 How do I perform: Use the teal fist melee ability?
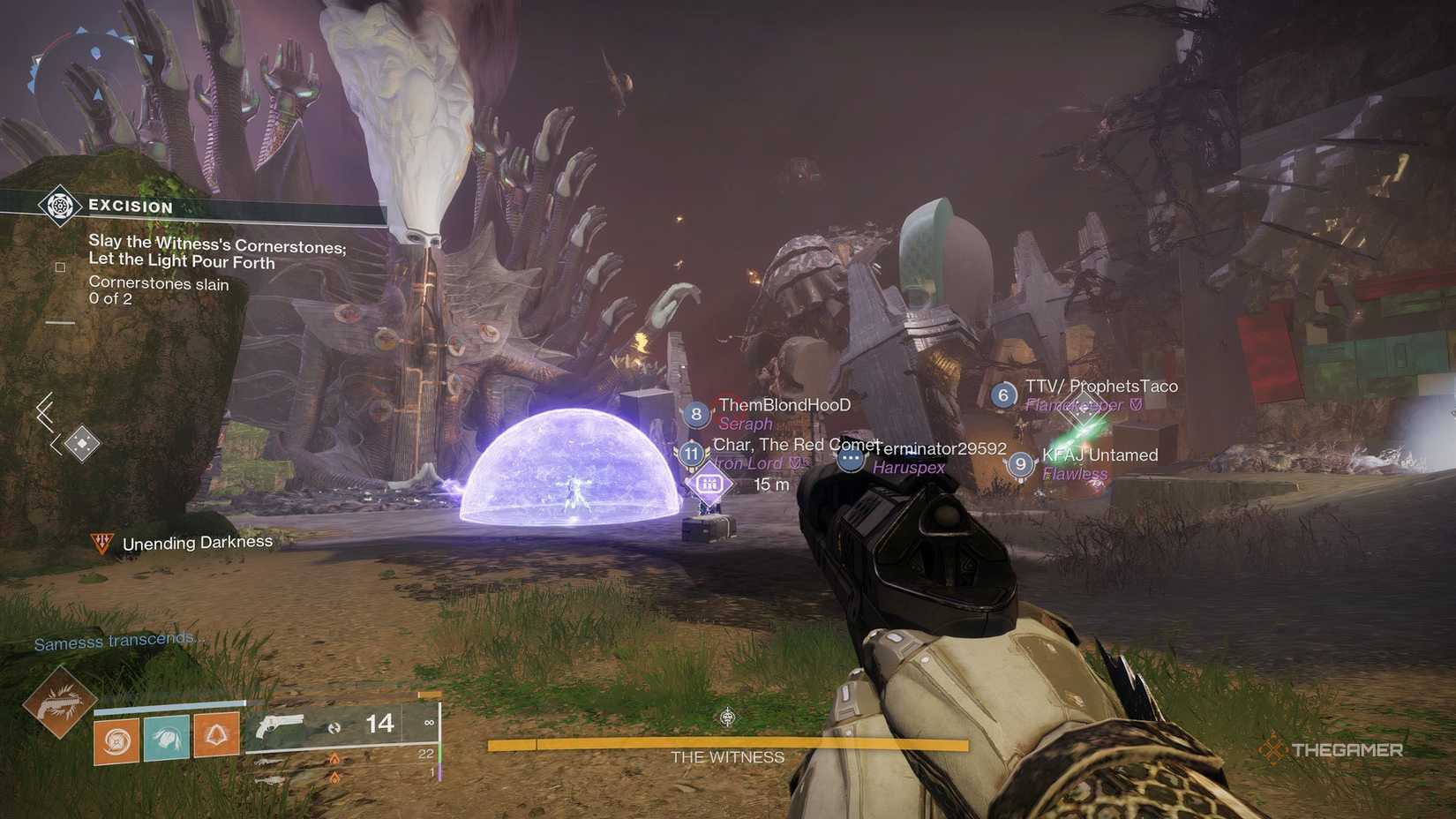tap(167, 738)
